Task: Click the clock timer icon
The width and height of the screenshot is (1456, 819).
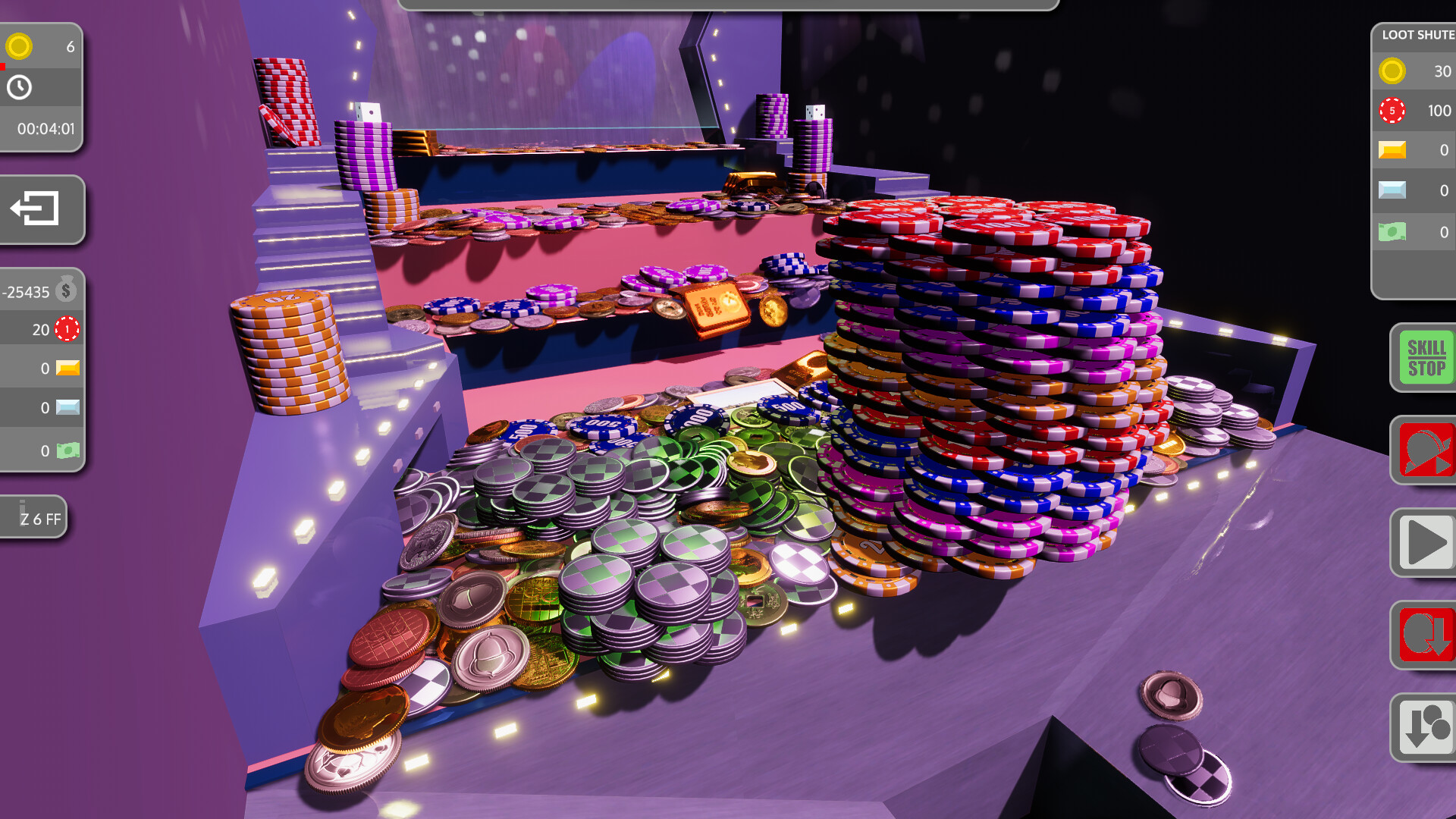Action: (x=19, y=88)
